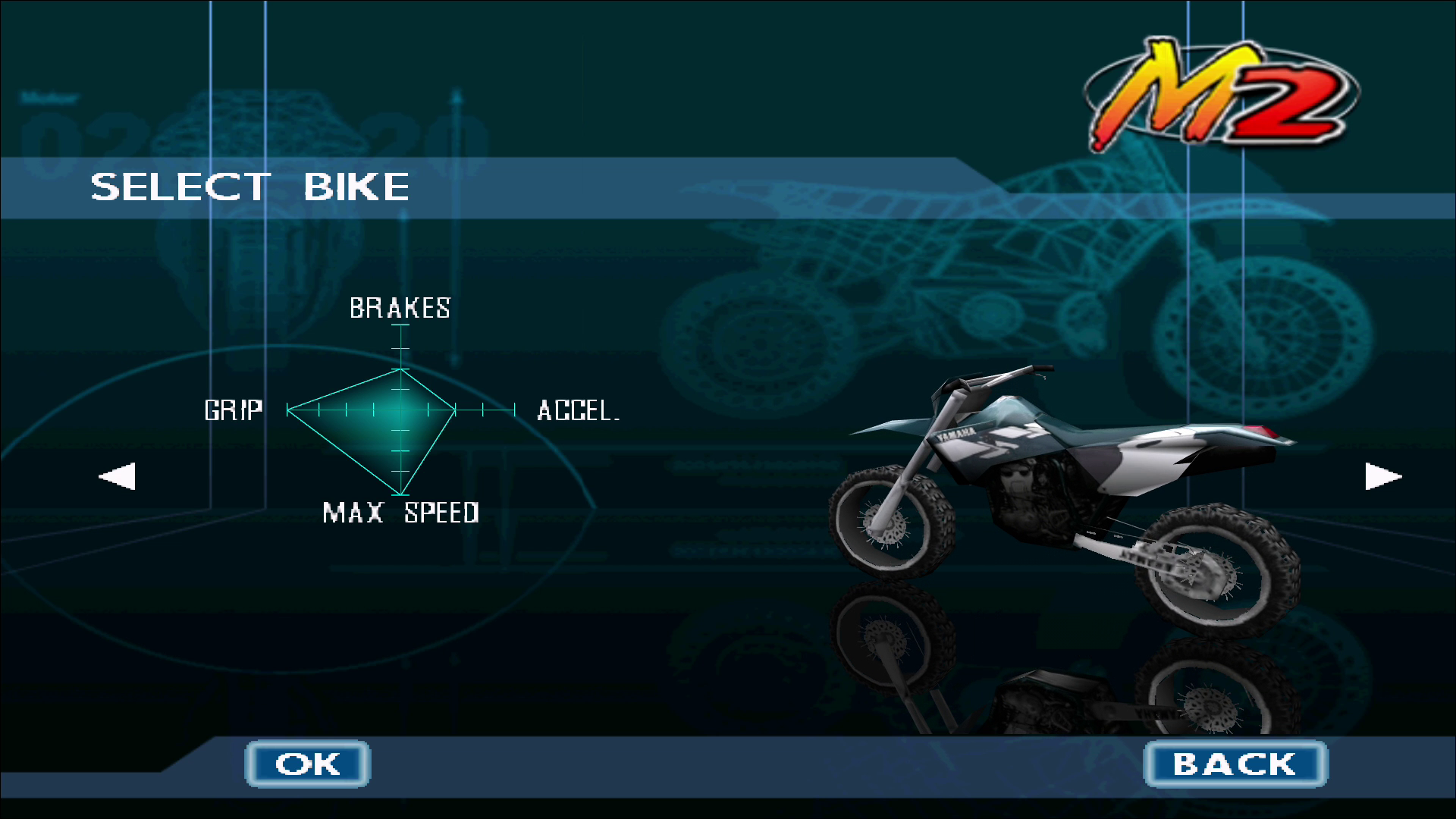Screen dimensions: 1456x819
Task: Confirm bike choice with the OK button
Action: point(307,764)
